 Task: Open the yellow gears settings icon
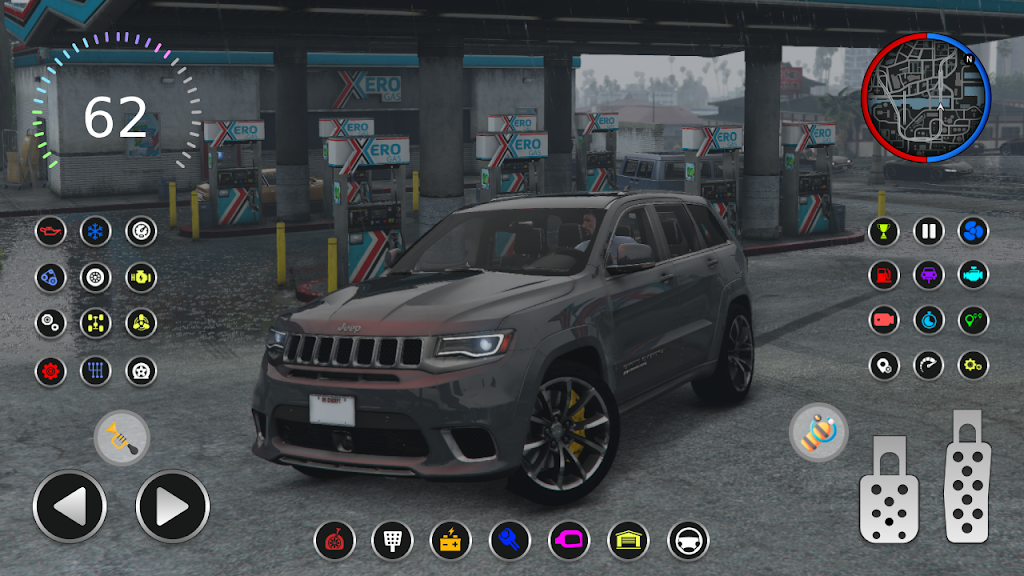click(x=973, y=365)
